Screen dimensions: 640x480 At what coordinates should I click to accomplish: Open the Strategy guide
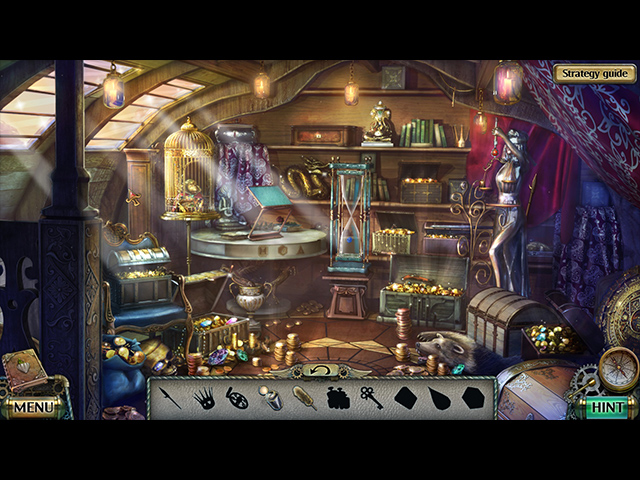(594, 73)
